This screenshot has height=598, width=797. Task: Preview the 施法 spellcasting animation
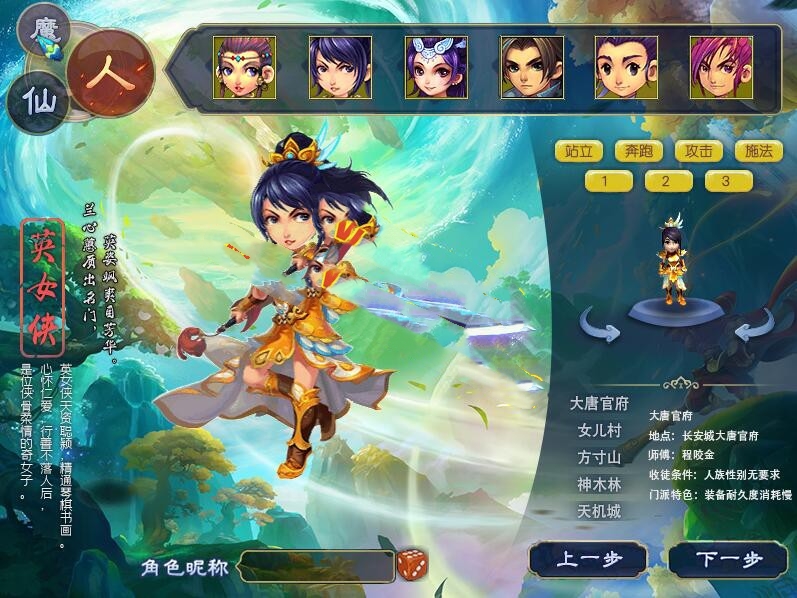758,151
